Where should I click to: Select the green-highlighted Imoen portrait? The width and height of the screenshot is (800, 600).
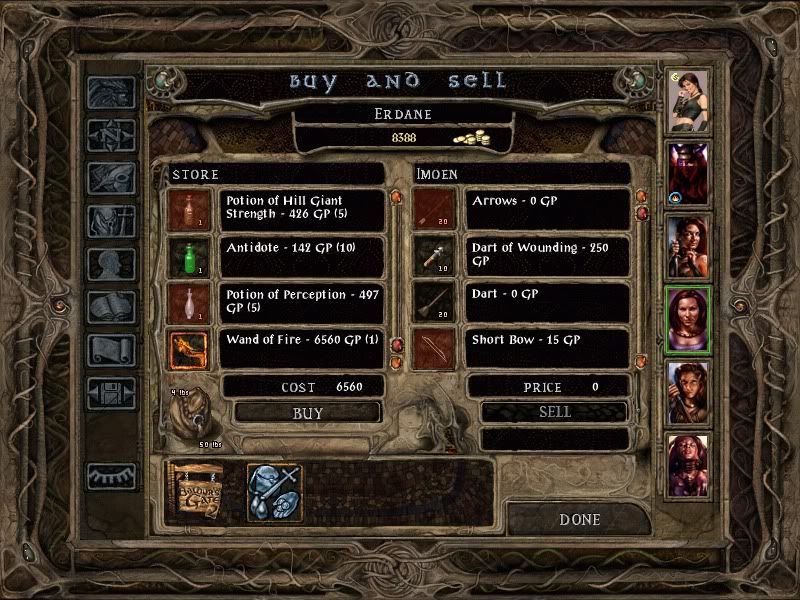(x=688, y=320)
